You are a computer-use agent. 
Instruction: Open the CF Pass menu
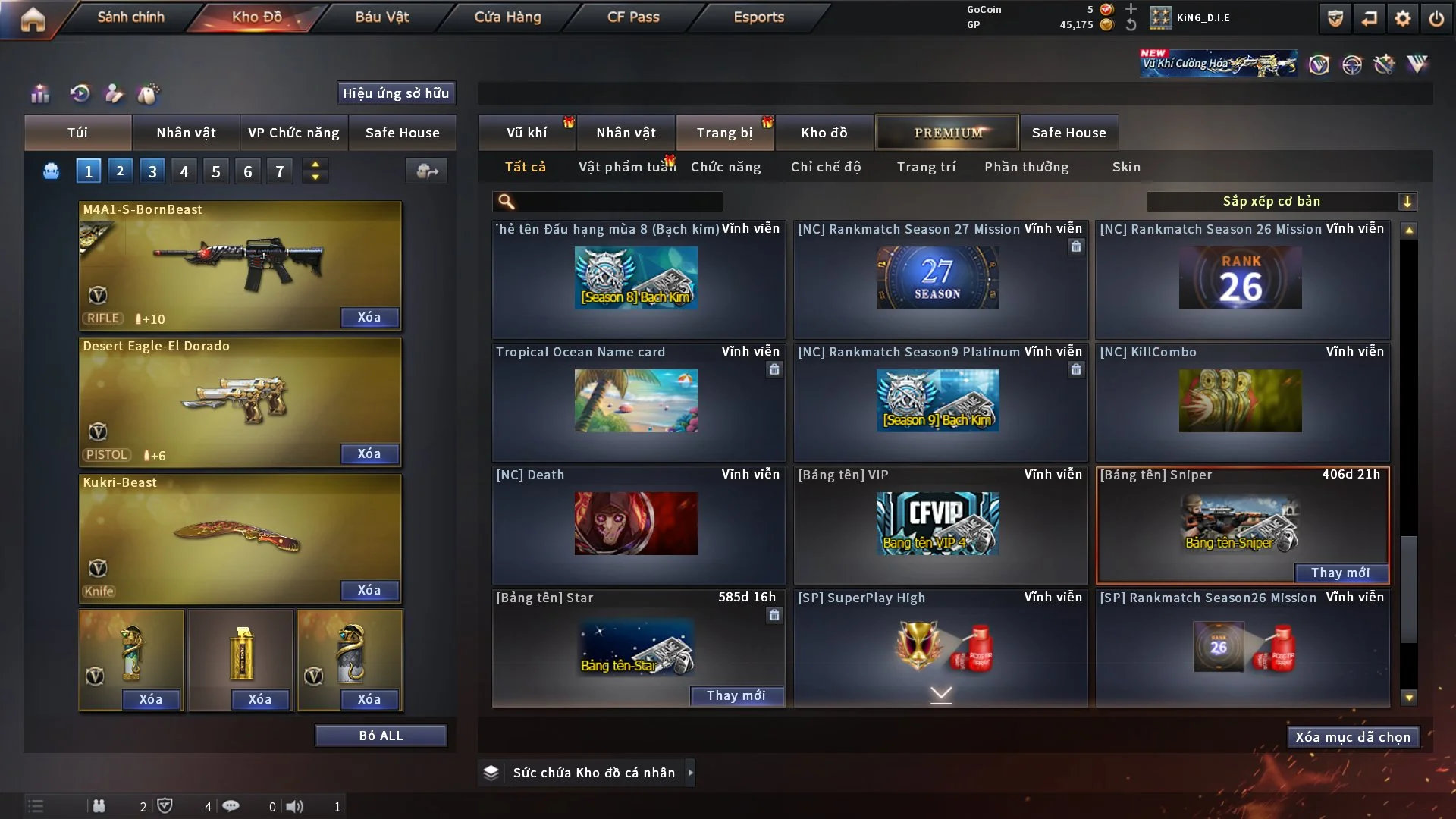coord(633,17)
